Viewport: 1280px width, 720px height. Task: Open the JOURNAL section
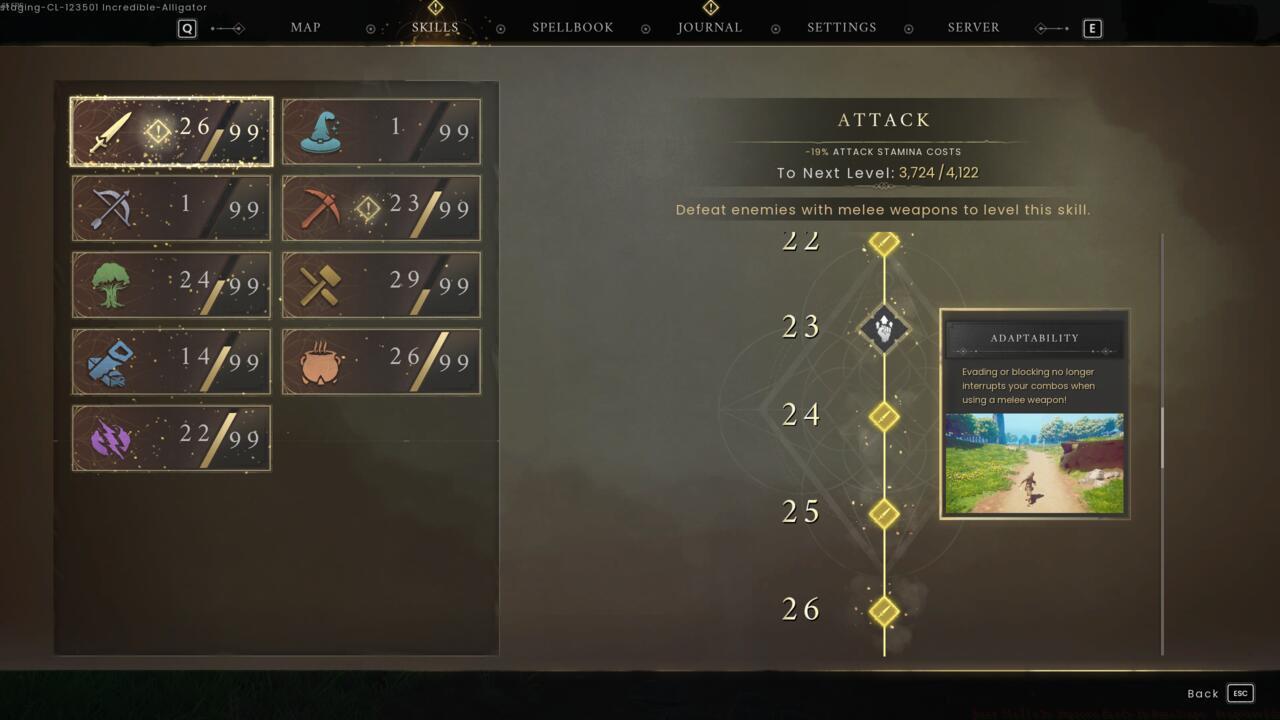710,27
